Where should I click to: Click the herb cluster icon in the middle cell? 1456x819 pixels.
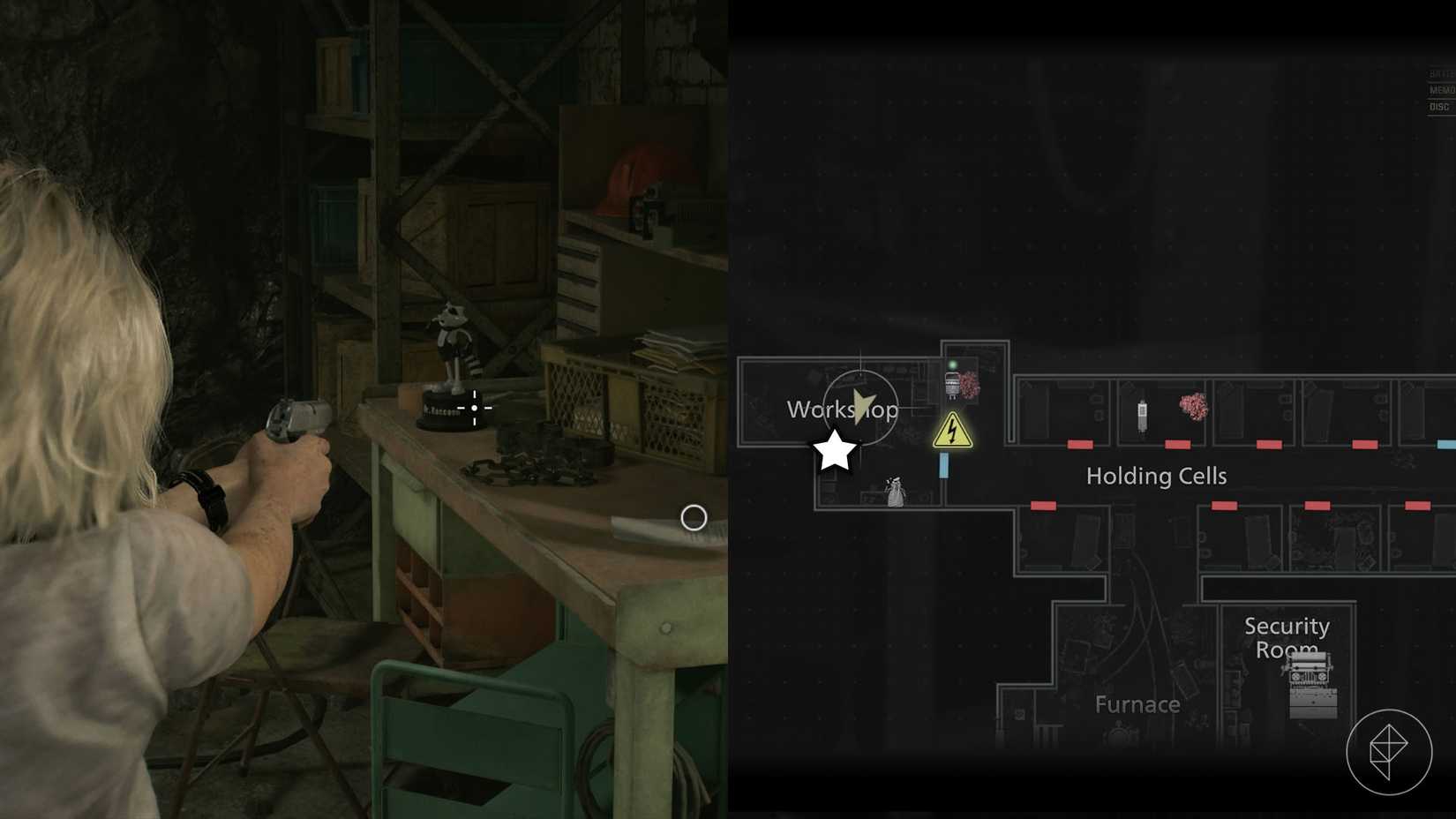pos(1194,407)
